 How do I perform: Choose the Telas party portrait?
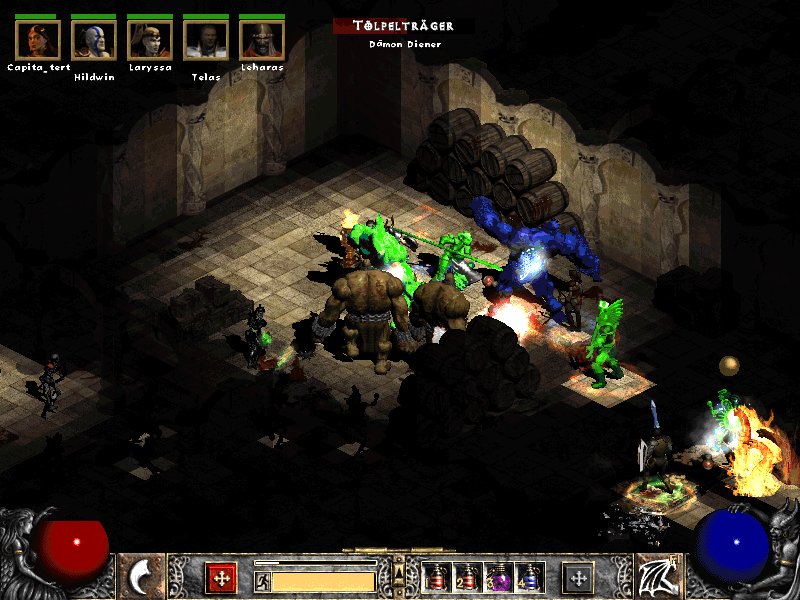click(x=206, y=40)
